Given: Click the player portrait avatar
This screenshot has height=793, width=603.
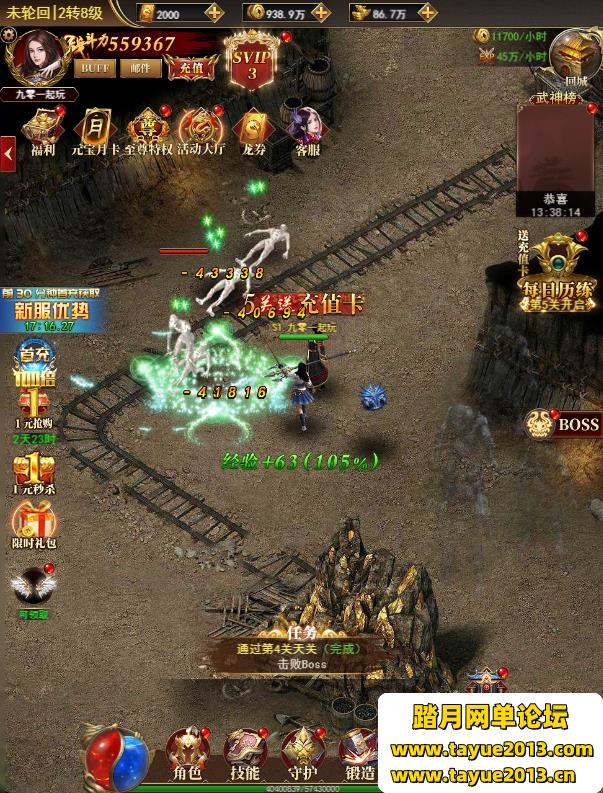Looking at the screenshot, I should point(37,58).
